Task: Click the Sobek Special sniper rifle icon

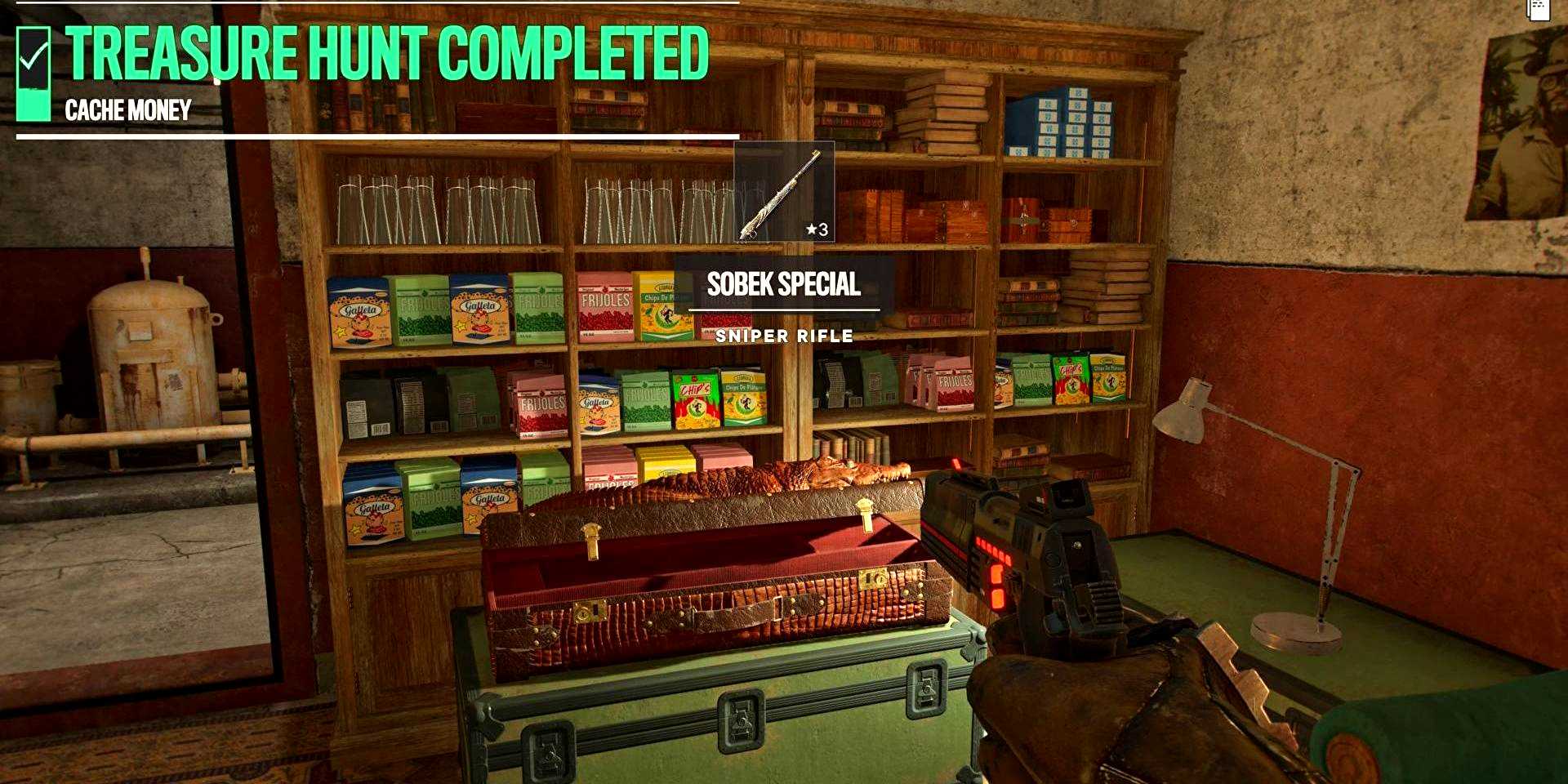Action: click(783, 192)
